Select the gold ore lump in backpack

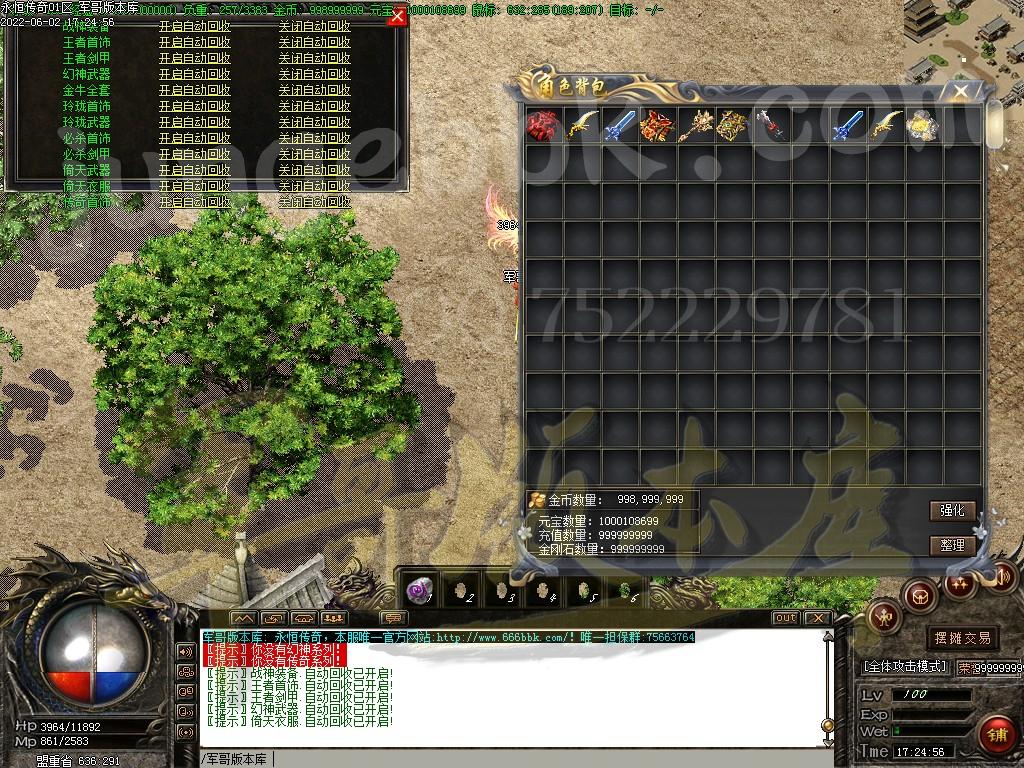pos(923,126)
